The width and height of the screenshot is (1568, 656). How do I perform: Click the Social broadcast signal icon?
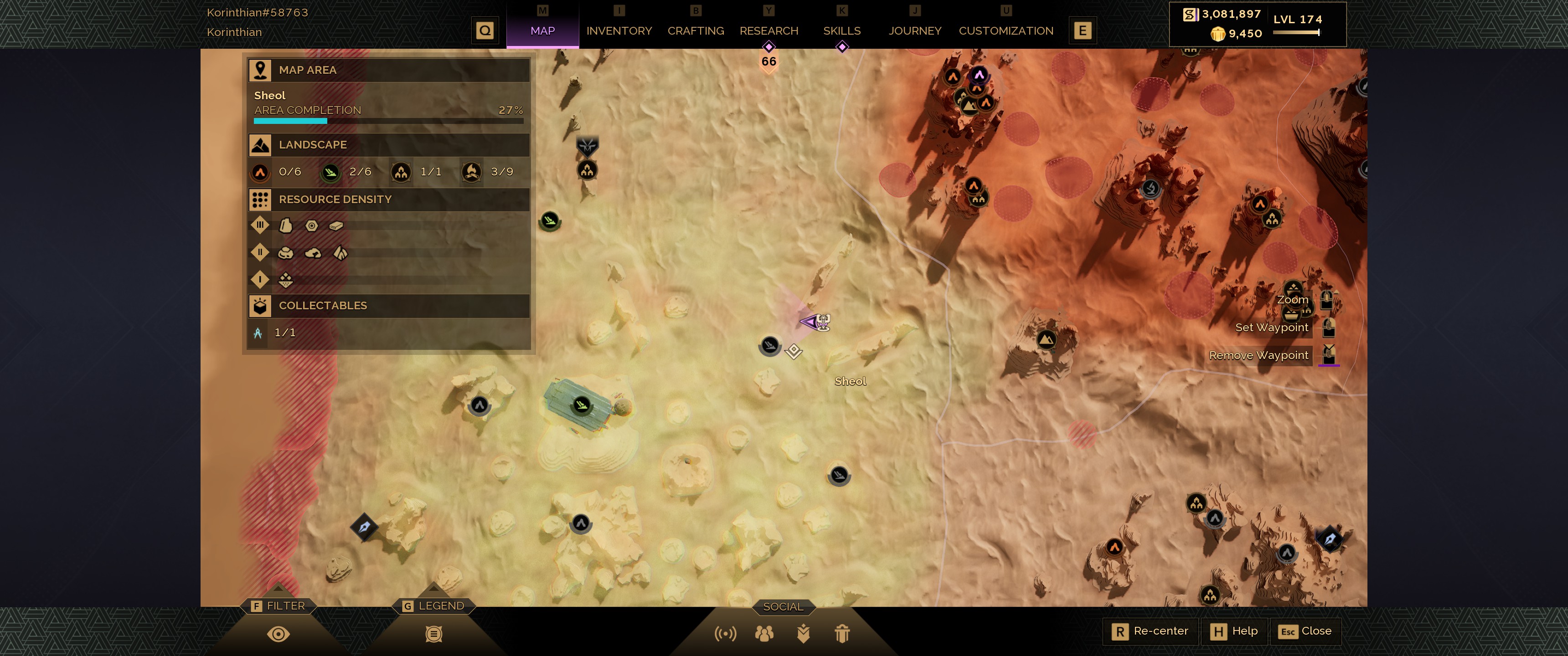coord(725,634)
